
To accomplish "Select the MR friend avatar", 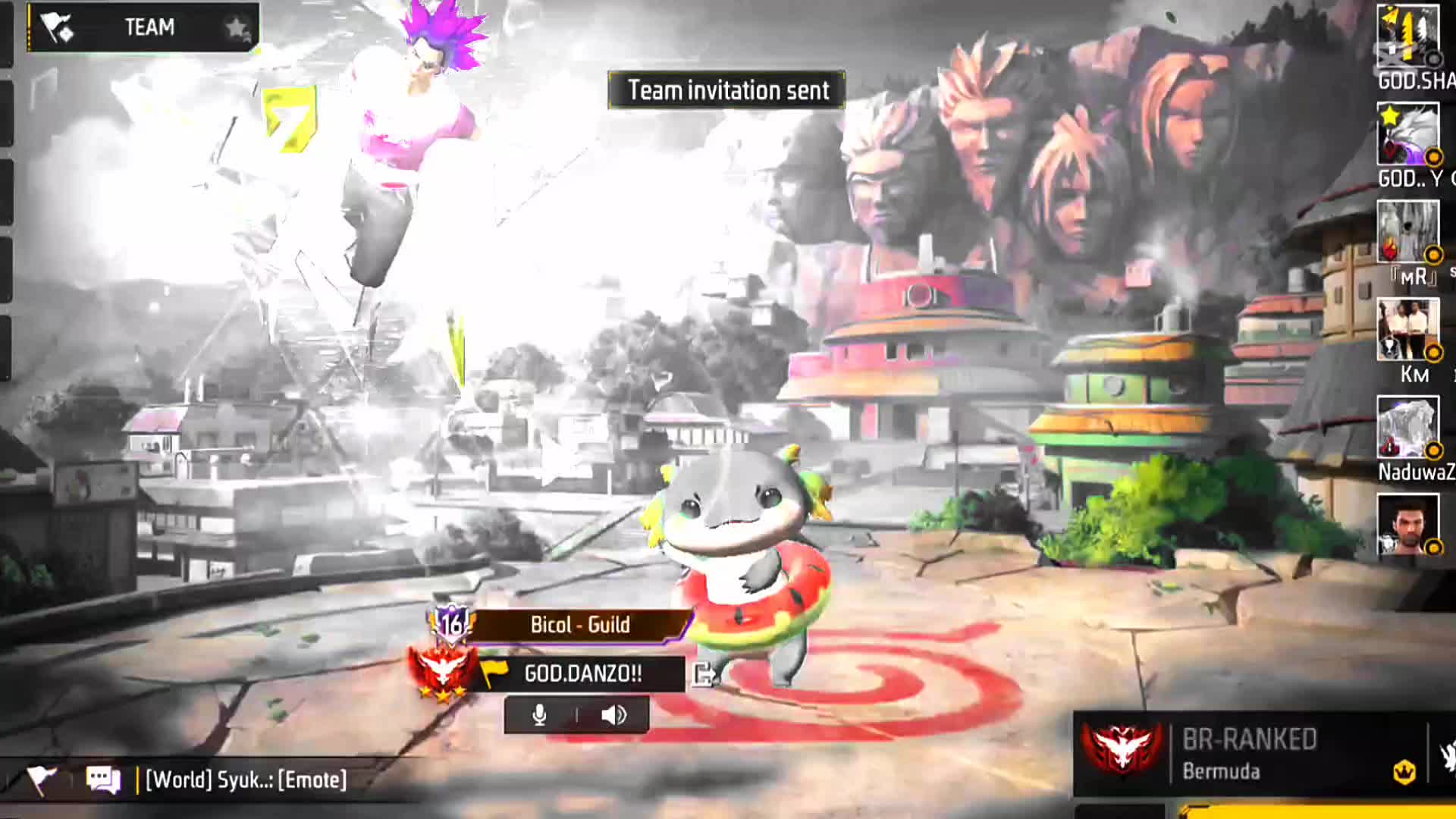I will point(1407,231).
